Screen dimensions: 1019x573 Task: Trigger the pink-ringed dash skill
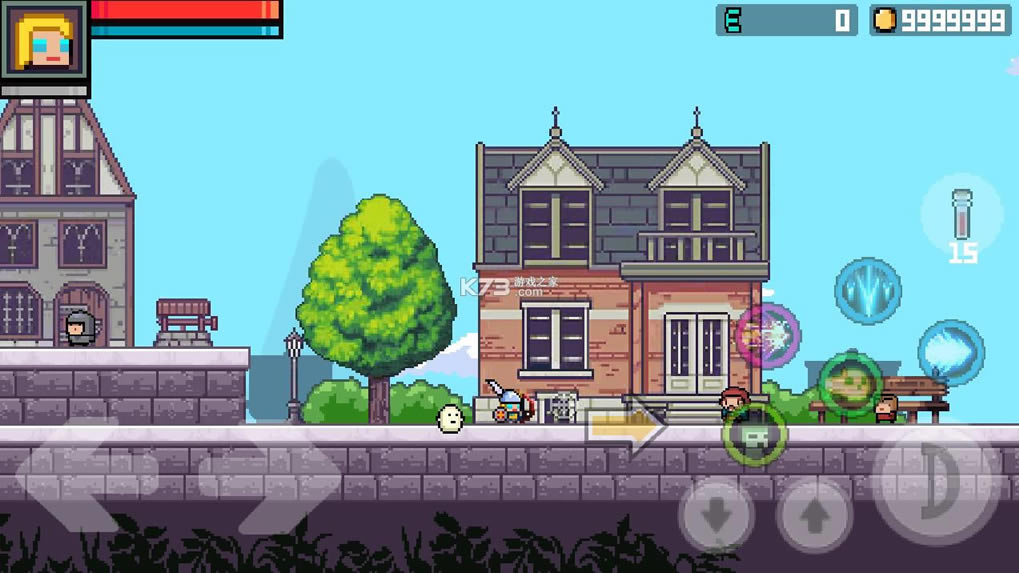(x=768, y=336)
